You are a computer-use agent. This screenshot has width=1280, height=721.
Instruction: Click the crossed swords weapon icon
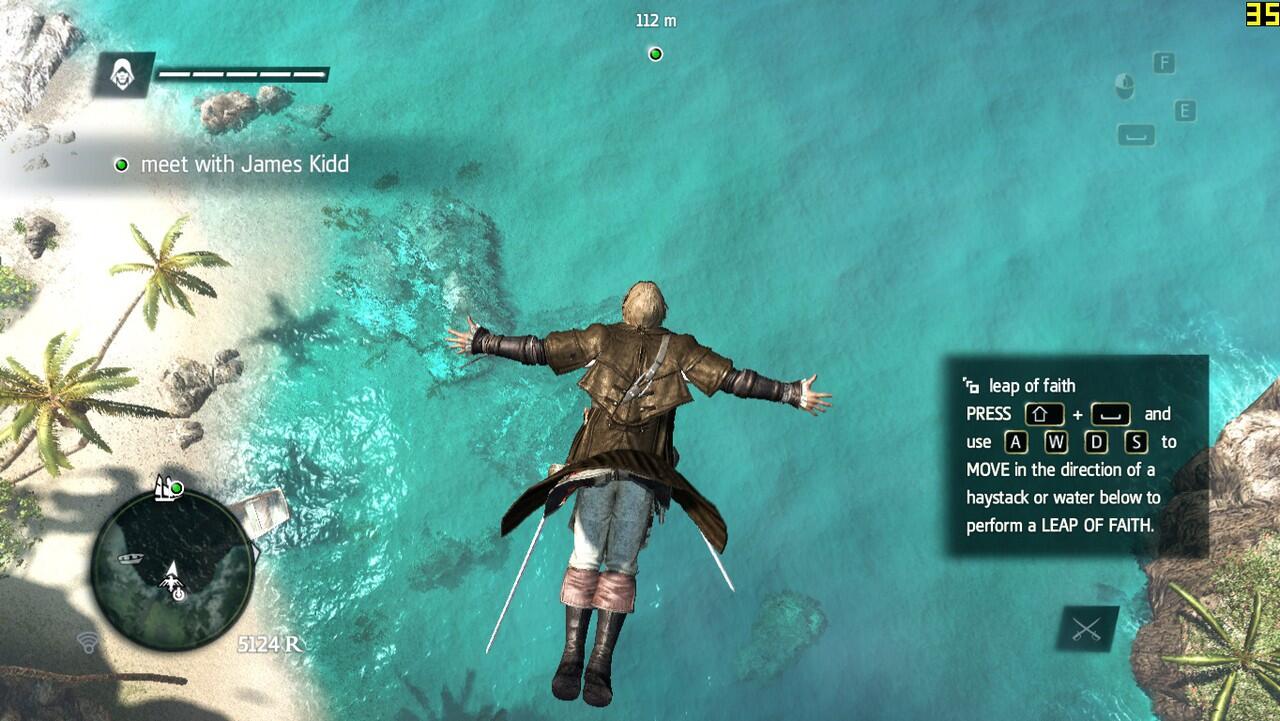tap(1087, 630)
